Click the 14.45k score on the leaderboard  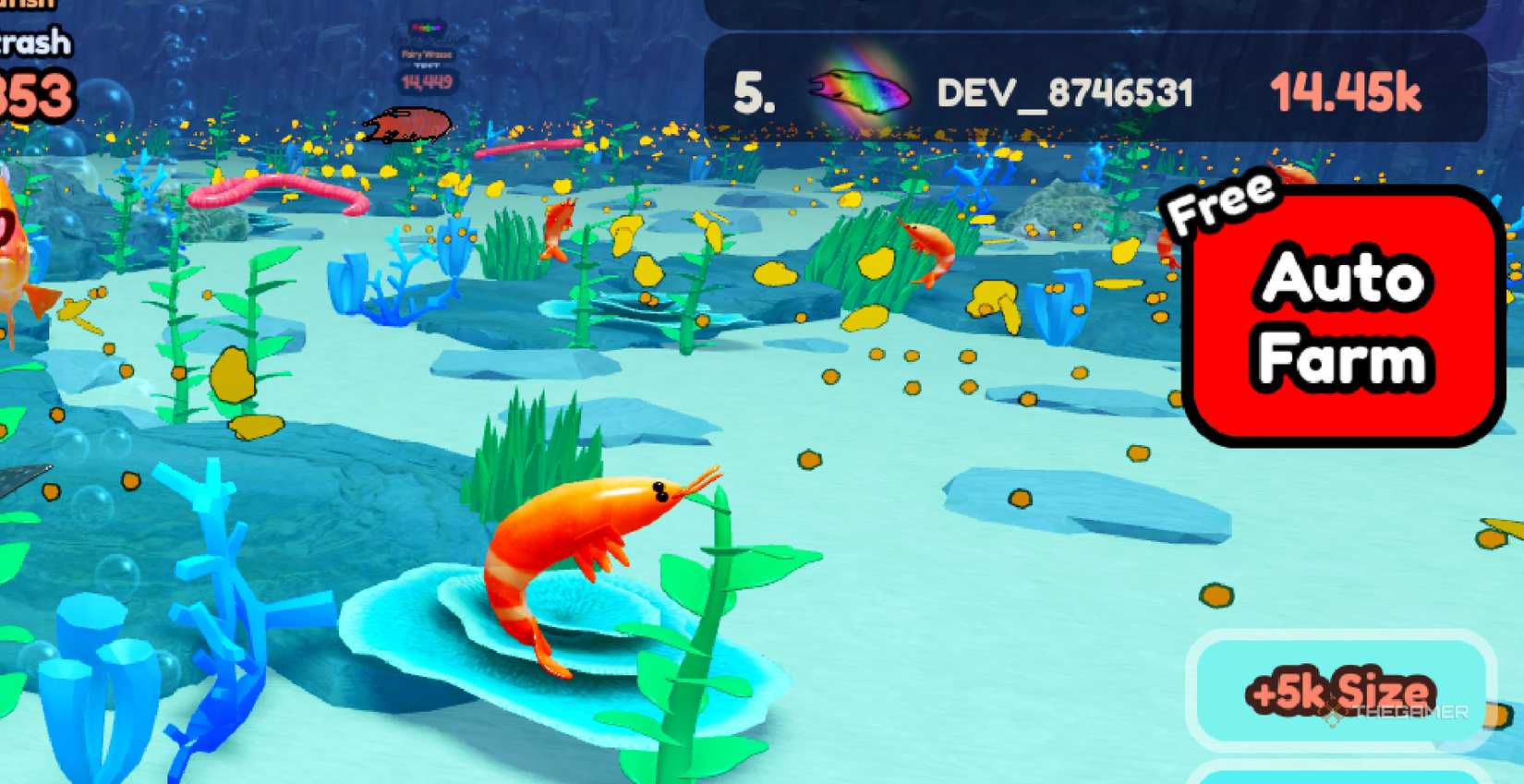click(1350, 90)
